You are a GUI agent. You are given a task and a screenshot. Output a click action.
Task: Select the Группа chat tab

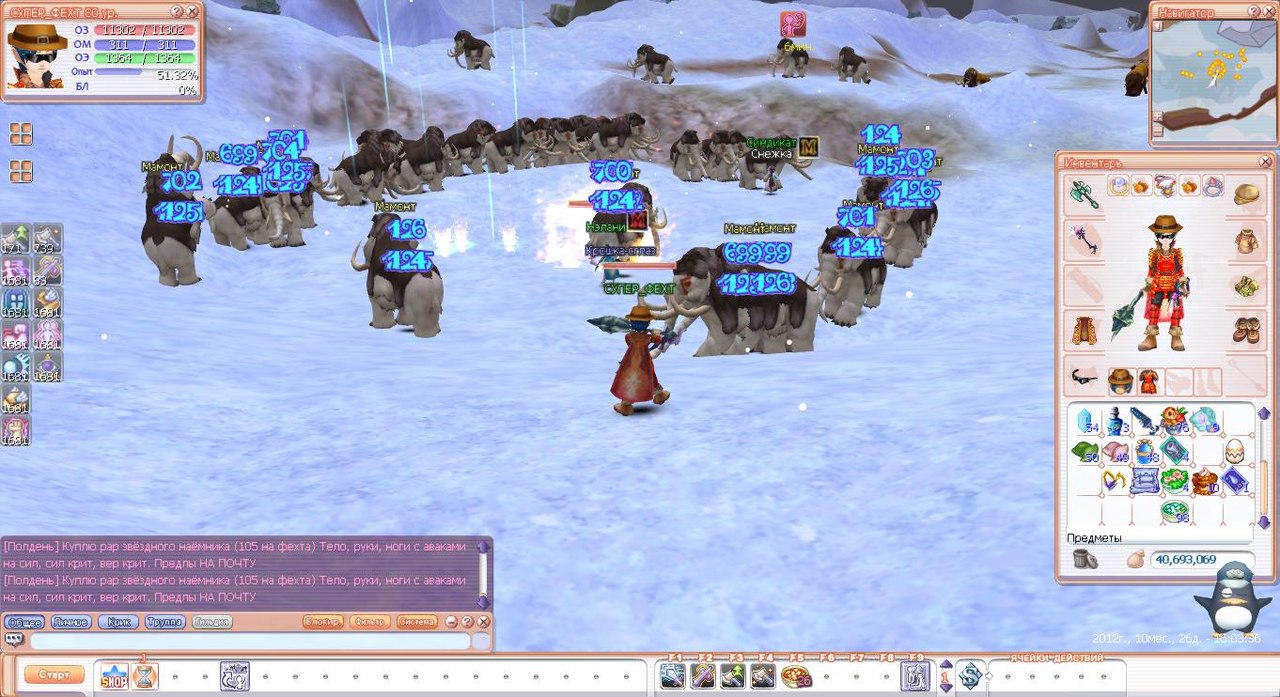point(165,622)
